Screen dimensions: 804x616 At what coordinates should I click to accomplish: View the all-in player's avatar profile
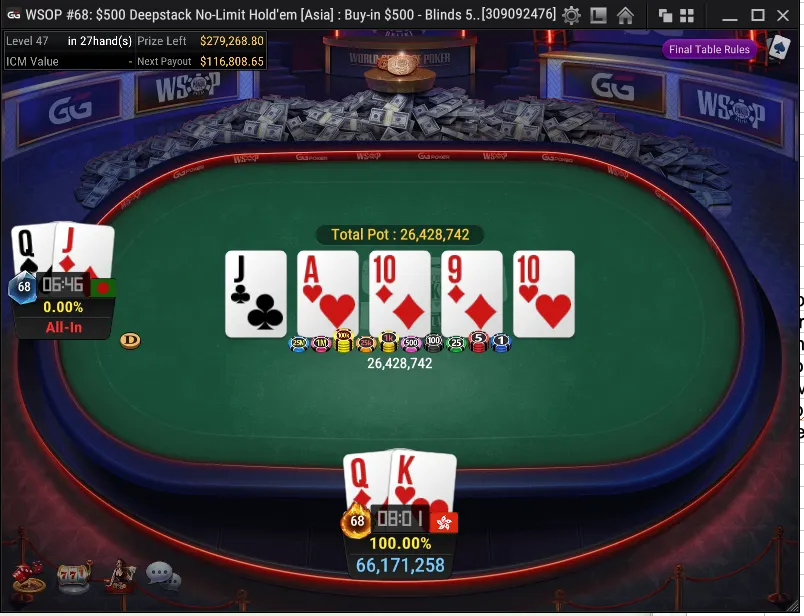pos(24,287)
